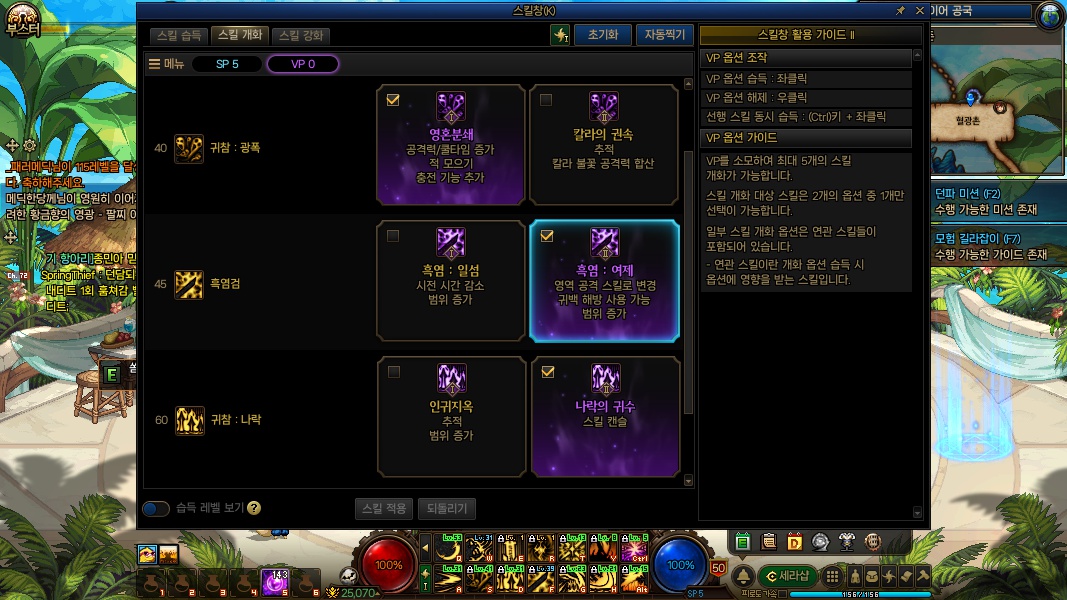Toggle the 습득 레벨 보기 switch
Screen dimensions: 1067x600
point(156,508)
